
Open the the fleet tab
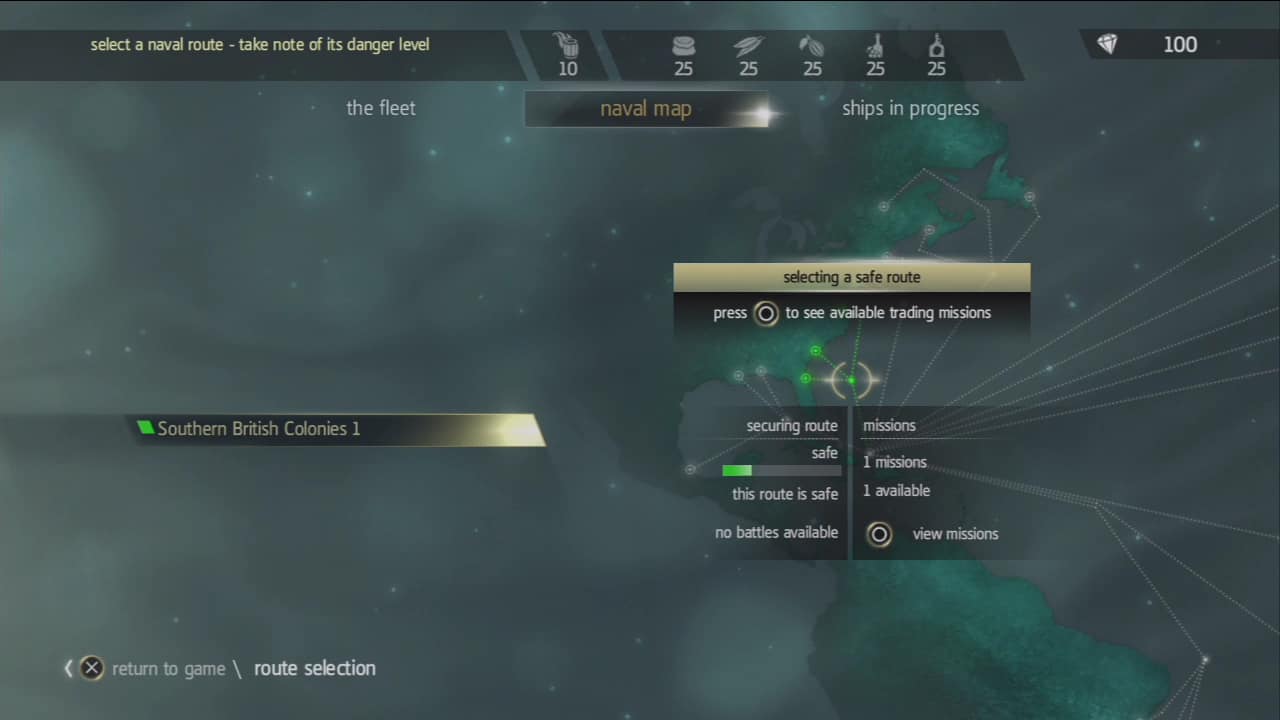point(380,108)
